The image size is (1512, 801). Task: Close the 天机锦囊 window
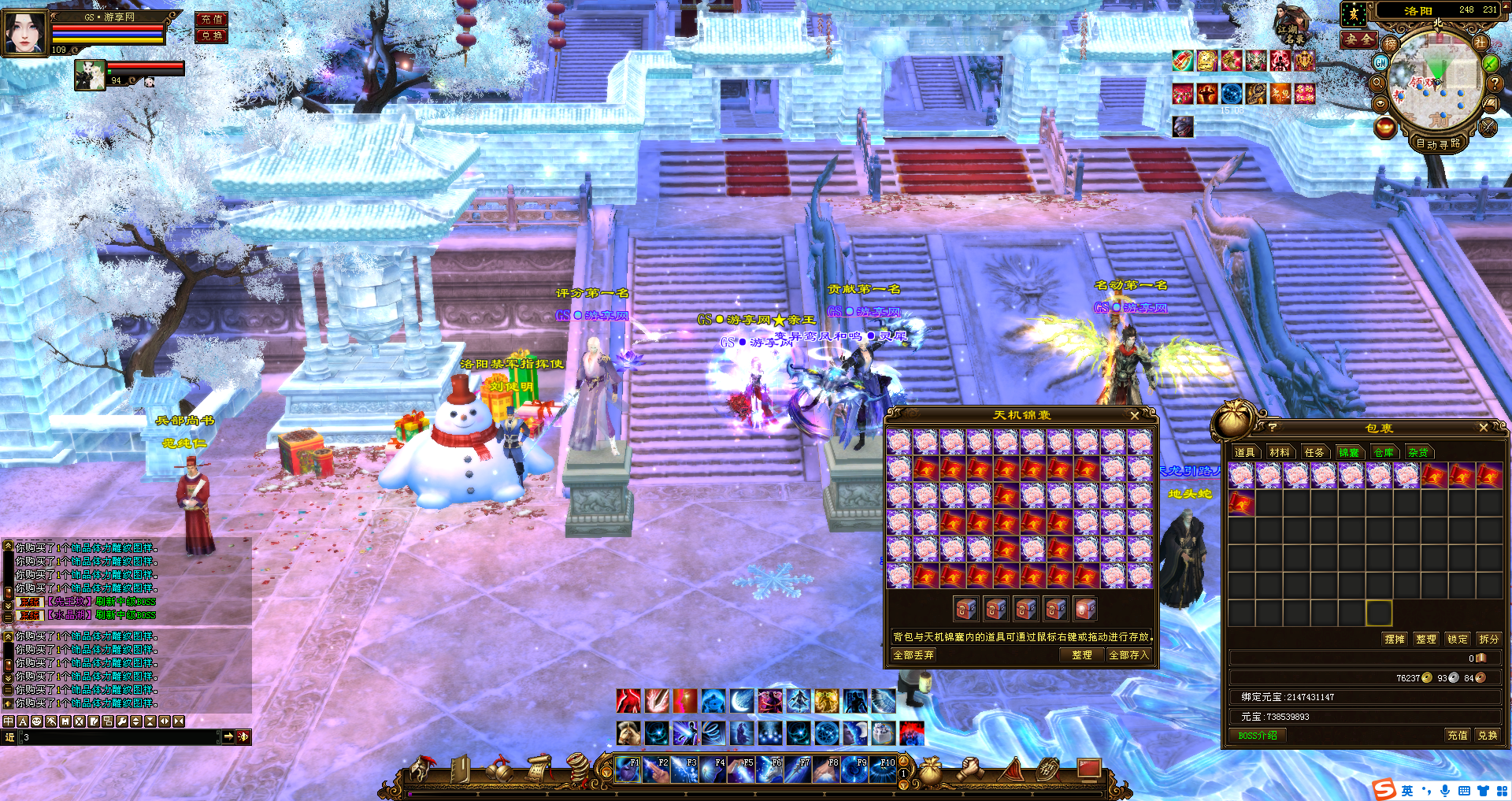(1134, 415)
